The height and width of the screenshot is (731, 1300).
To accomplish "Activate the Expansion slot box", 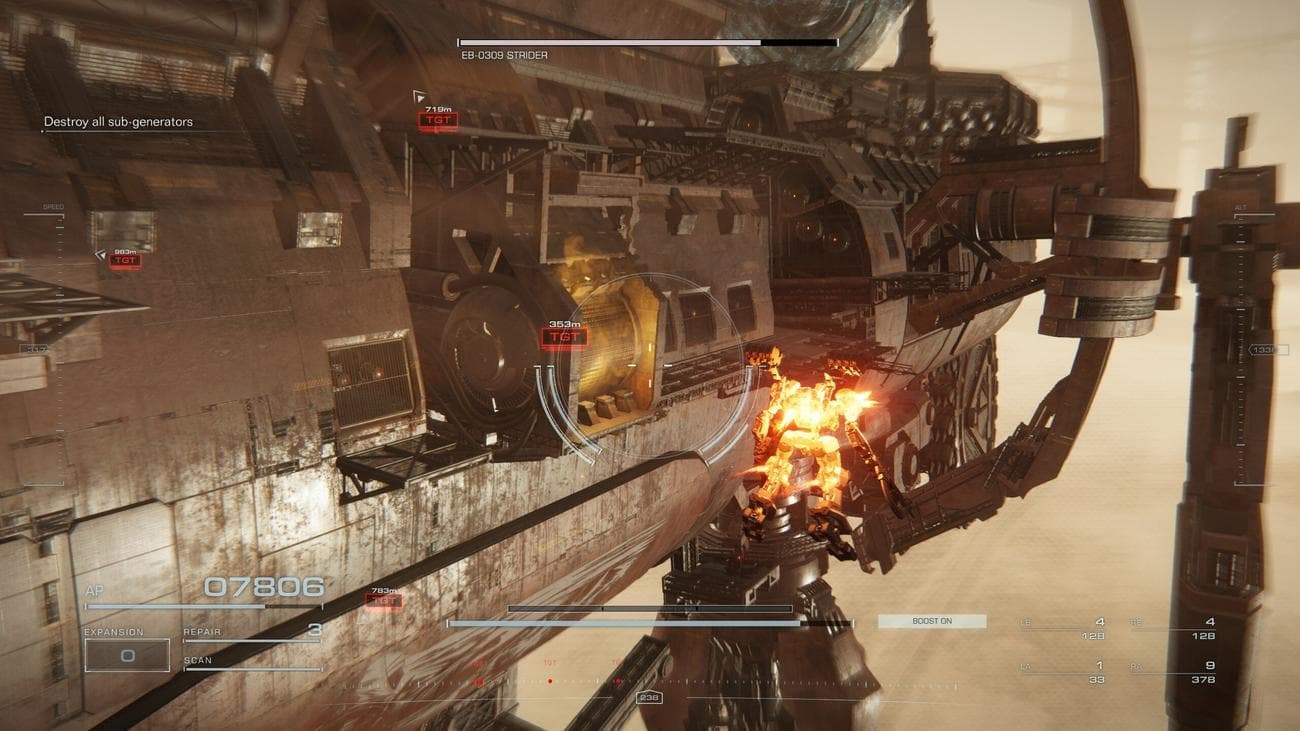I will [126, 655].
